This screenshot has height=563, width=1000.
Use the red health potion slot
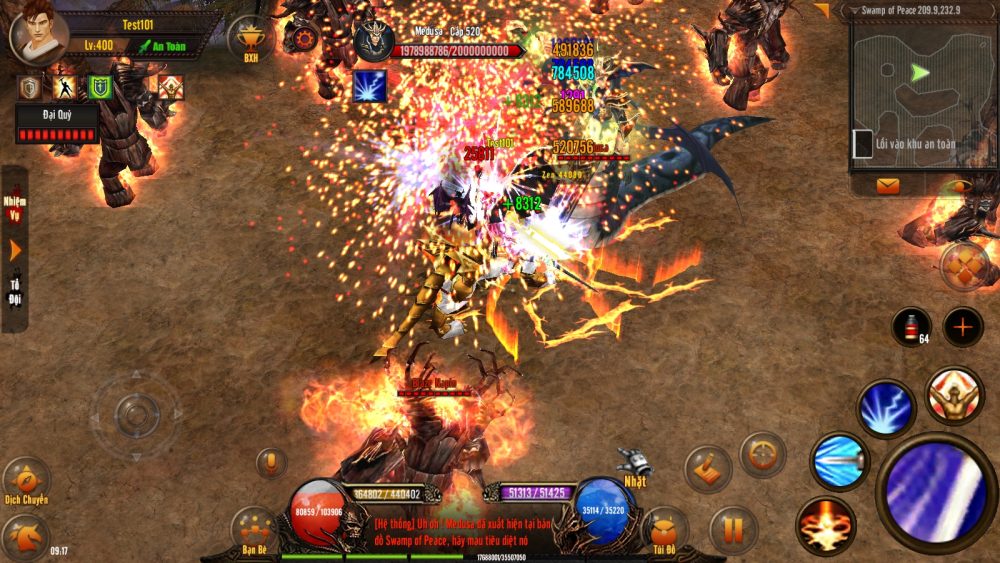(911, 327)
